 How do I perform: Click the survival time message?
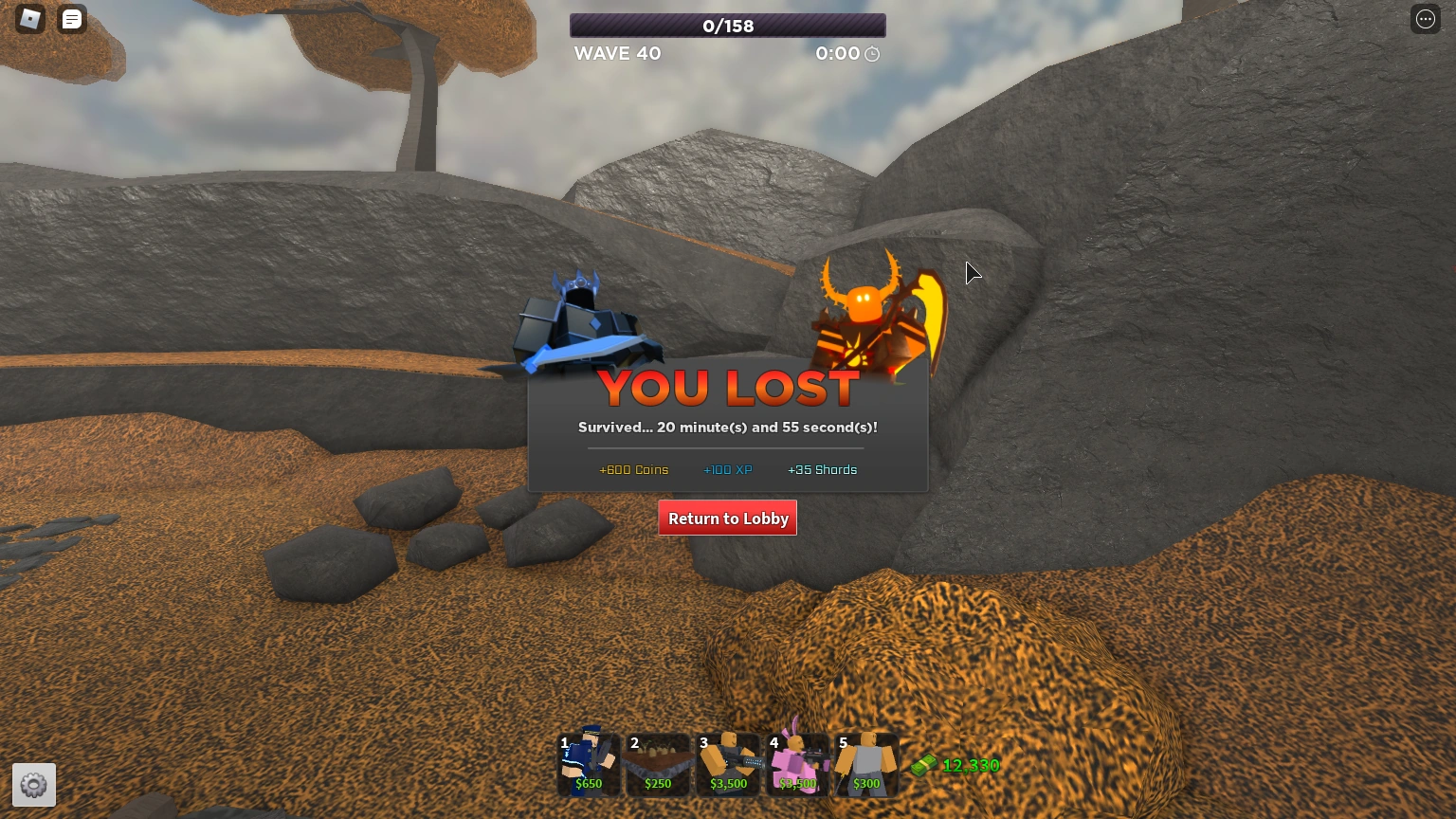727,428
